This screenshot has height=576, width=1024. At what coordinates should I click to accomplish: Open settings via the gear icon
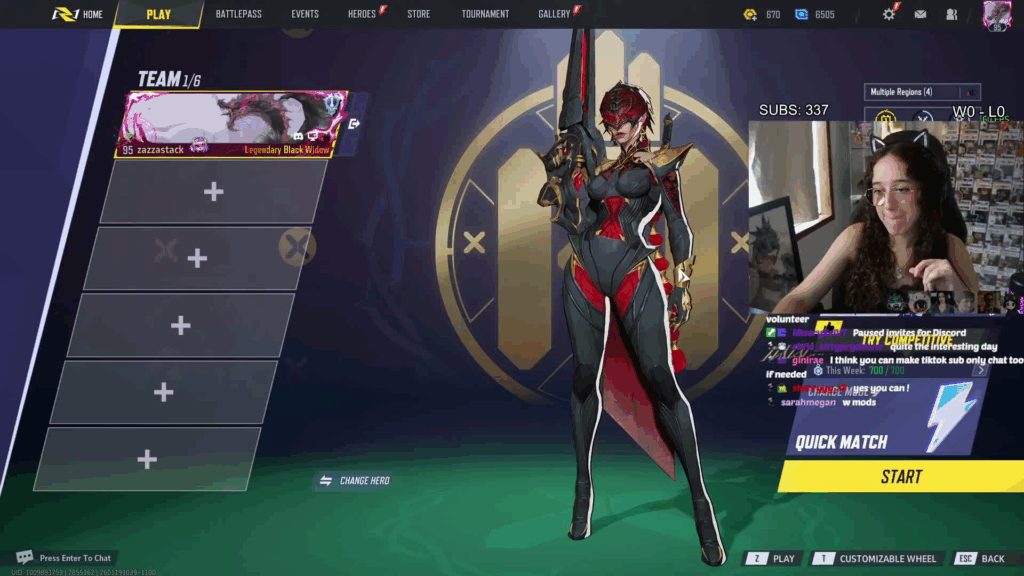889,14
